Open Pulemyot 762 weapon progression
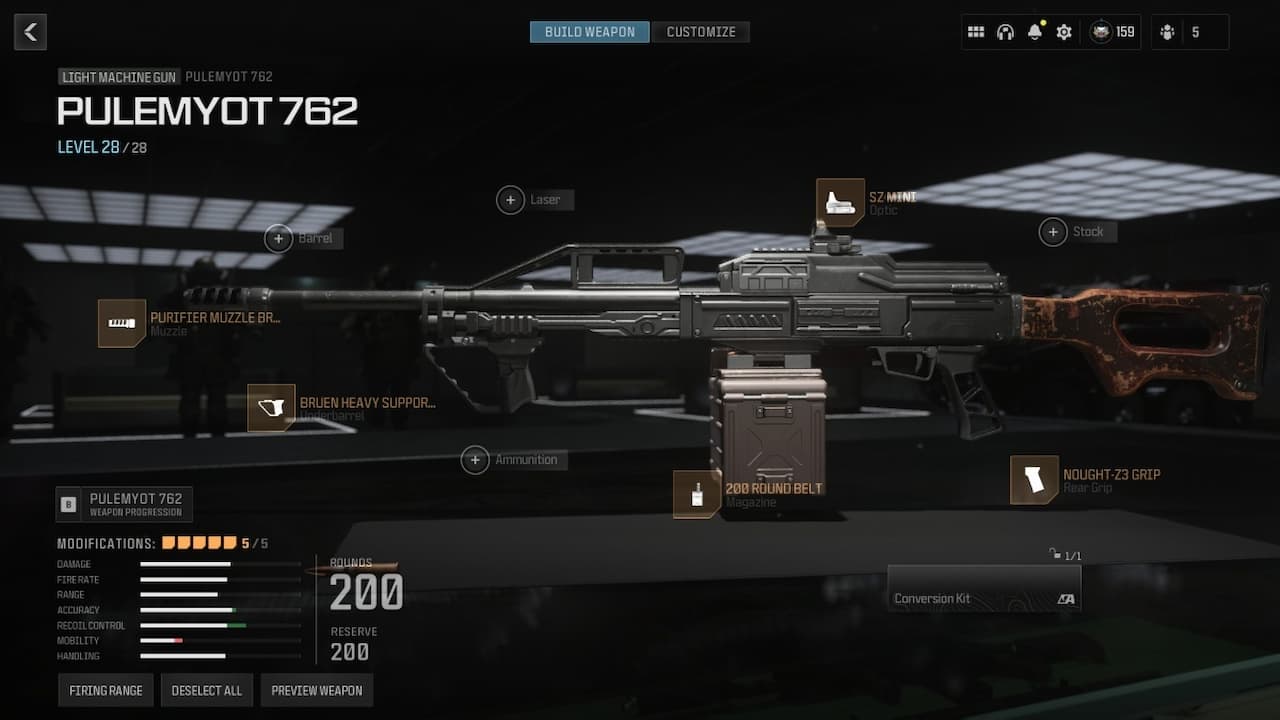The height and width of the screenshot is (720, 1280). click(x=125, y=504)
